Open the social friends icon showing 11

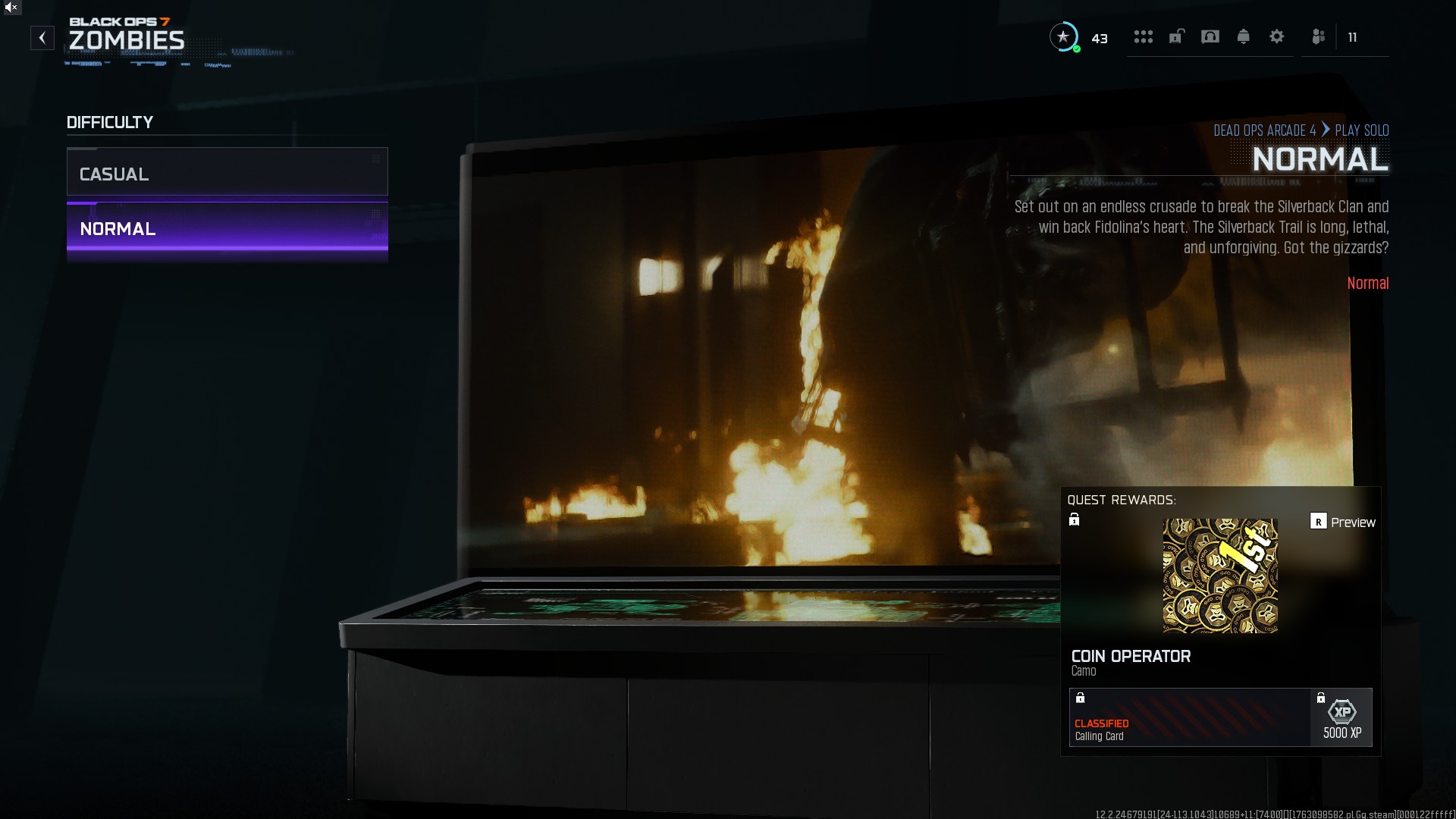[1318, 36]
